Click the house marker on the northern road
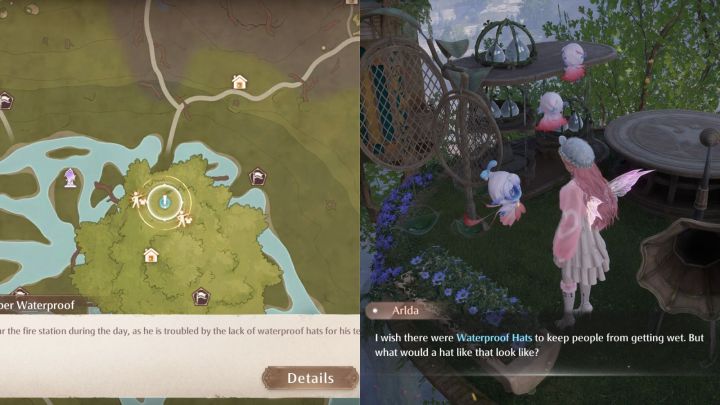 (x=239, y=82)
